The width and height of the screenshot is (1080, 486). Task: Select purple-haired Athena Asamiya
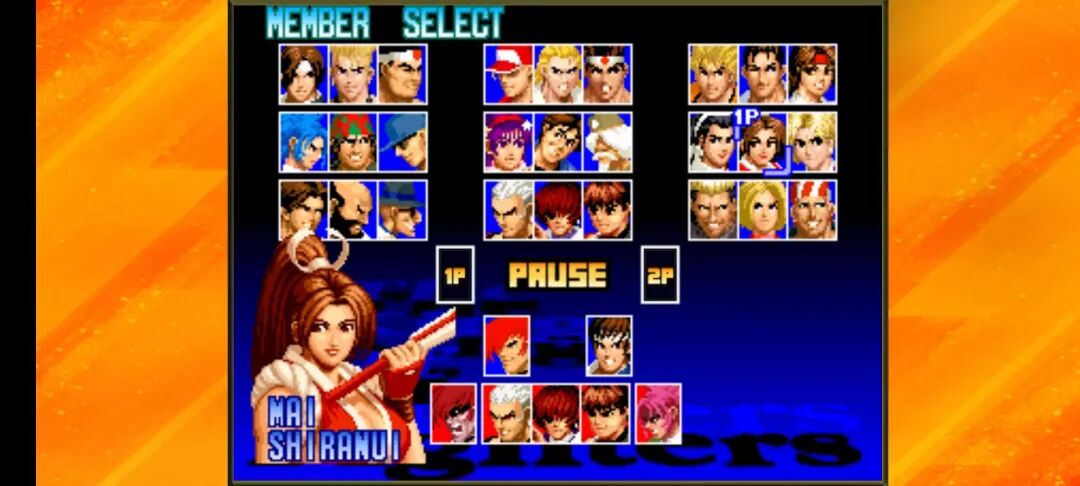click(x=508, y=142)
